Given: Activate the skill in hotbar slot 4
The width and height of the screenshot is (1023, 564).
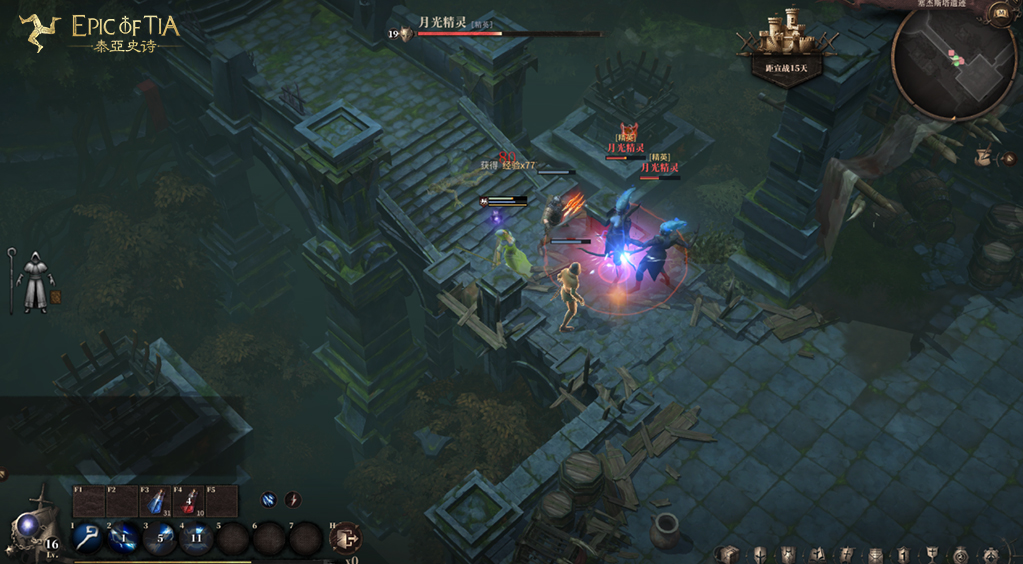Looking at the screenshot, I should coord(196,538).
